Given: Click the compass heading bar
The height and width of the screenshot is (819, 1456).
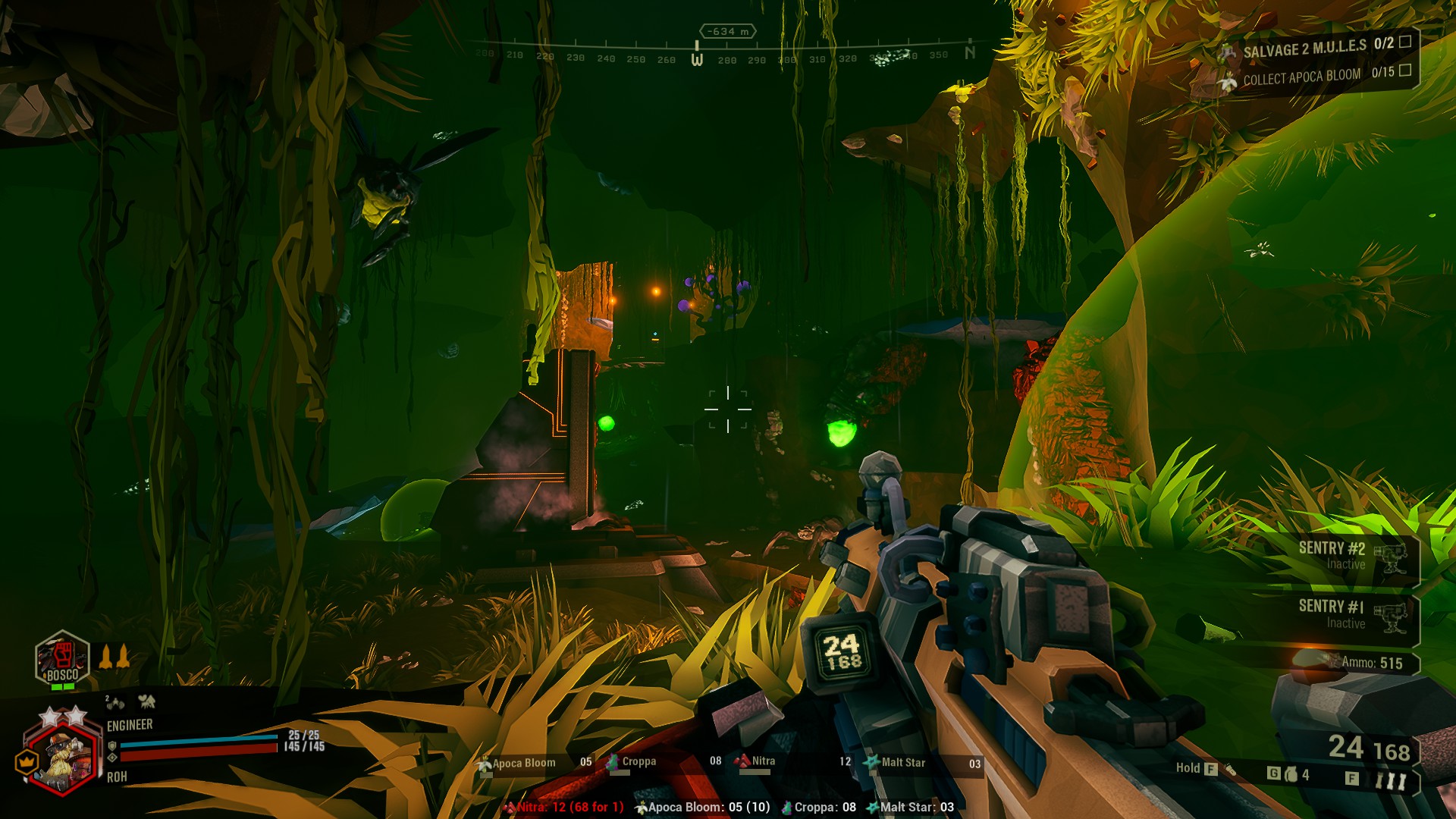Looking at the screenshot, I should (726, 55).
